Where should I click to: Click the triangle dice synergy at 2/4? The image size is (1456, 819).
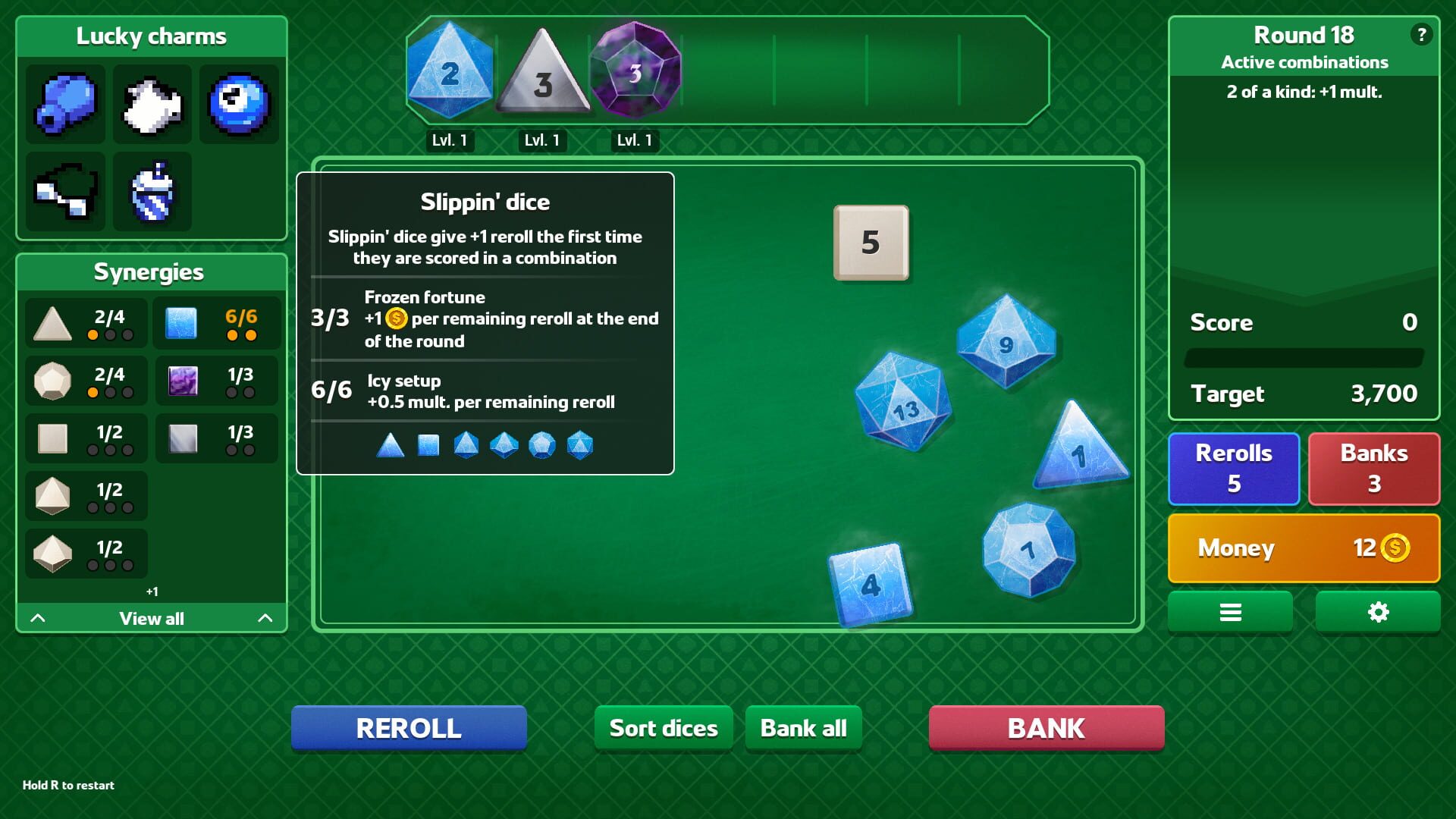(86, 323)
